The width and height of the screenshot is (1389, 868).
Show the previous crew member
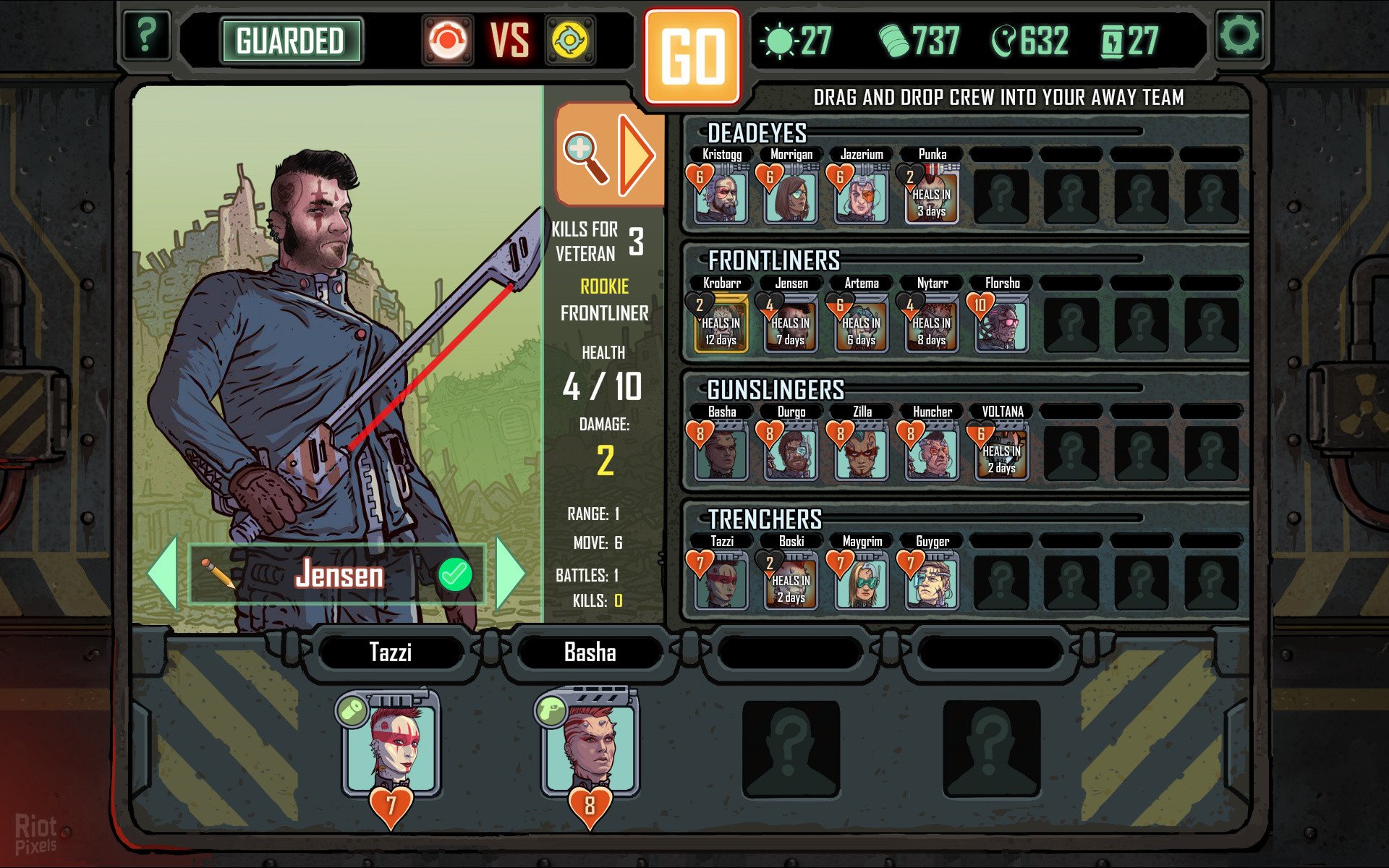163,572
